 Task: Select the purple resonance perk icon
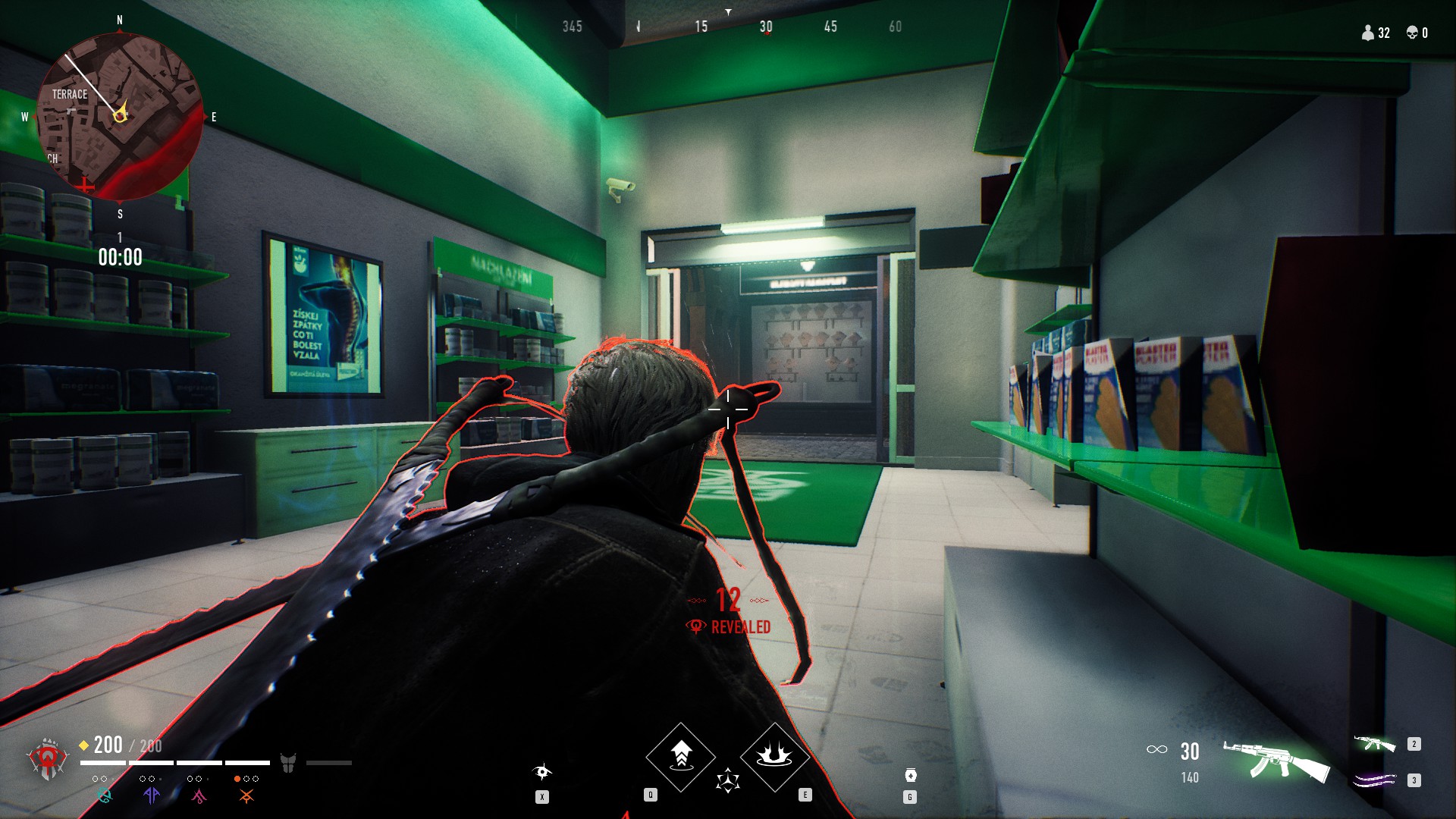coord(152,795)
